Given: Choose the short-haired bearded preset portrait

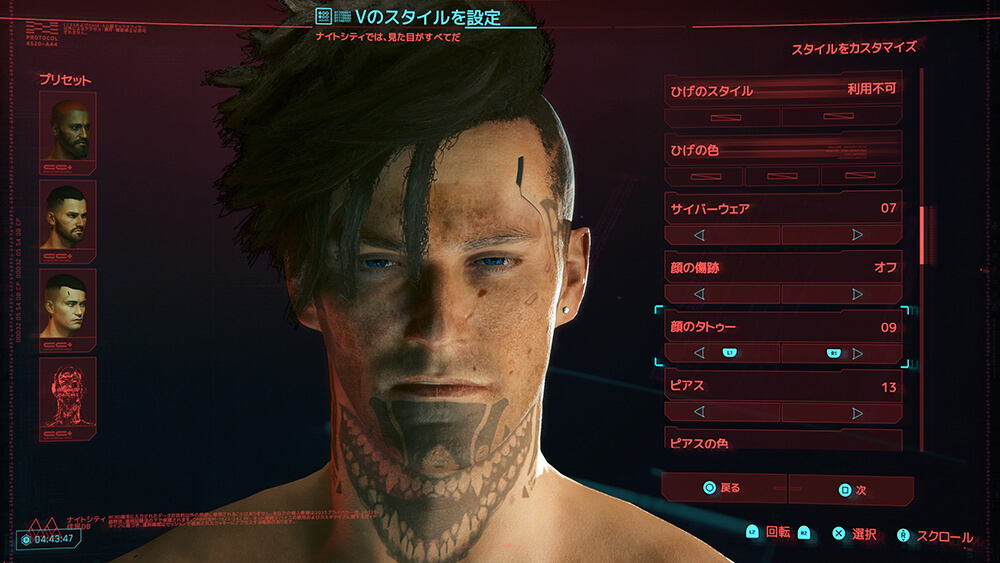Looking at the screenshot, I should [x=68, y=216].
